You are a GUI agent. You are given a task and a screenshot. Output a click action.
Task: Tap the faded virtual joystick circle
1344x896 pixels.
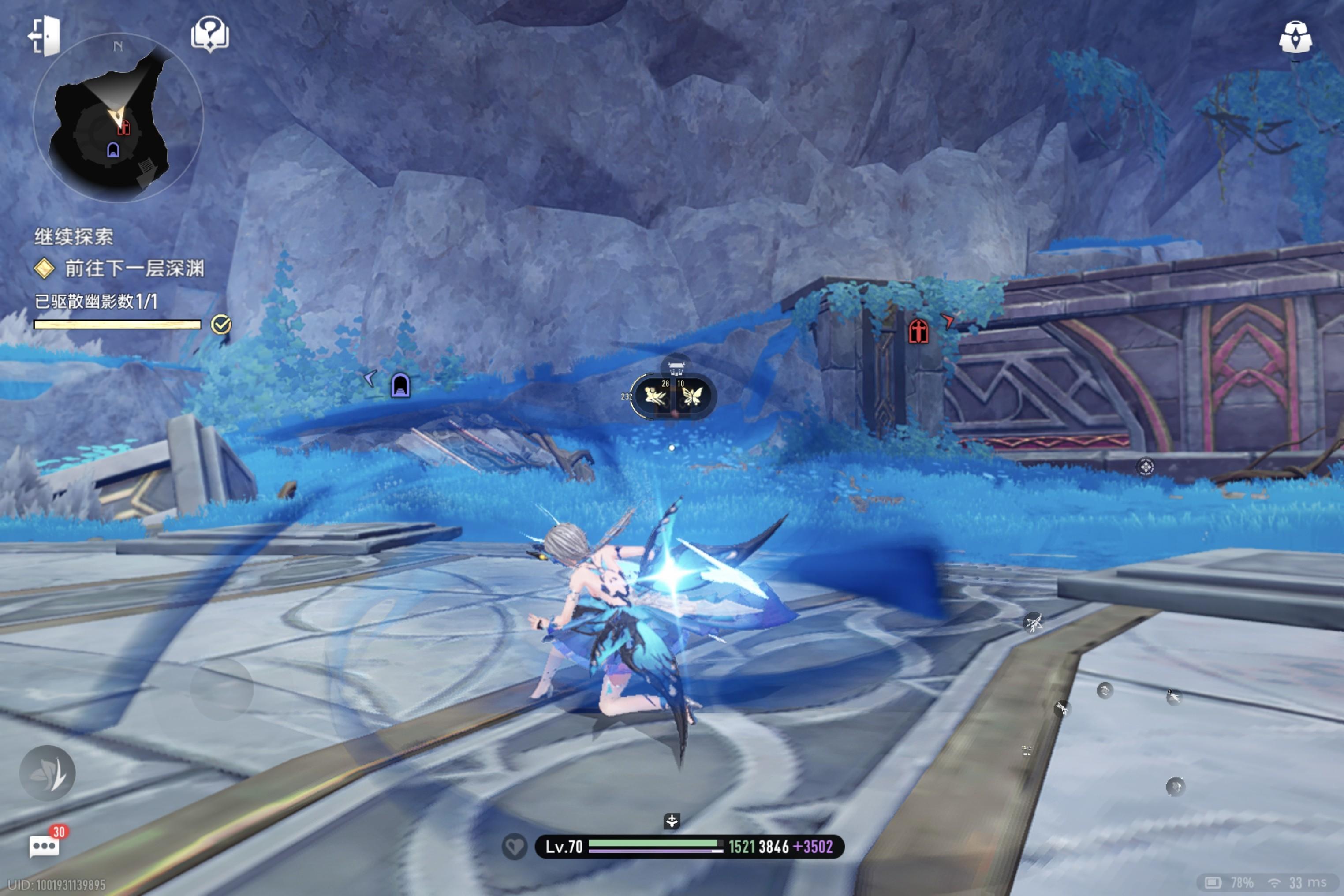[222, 689]
